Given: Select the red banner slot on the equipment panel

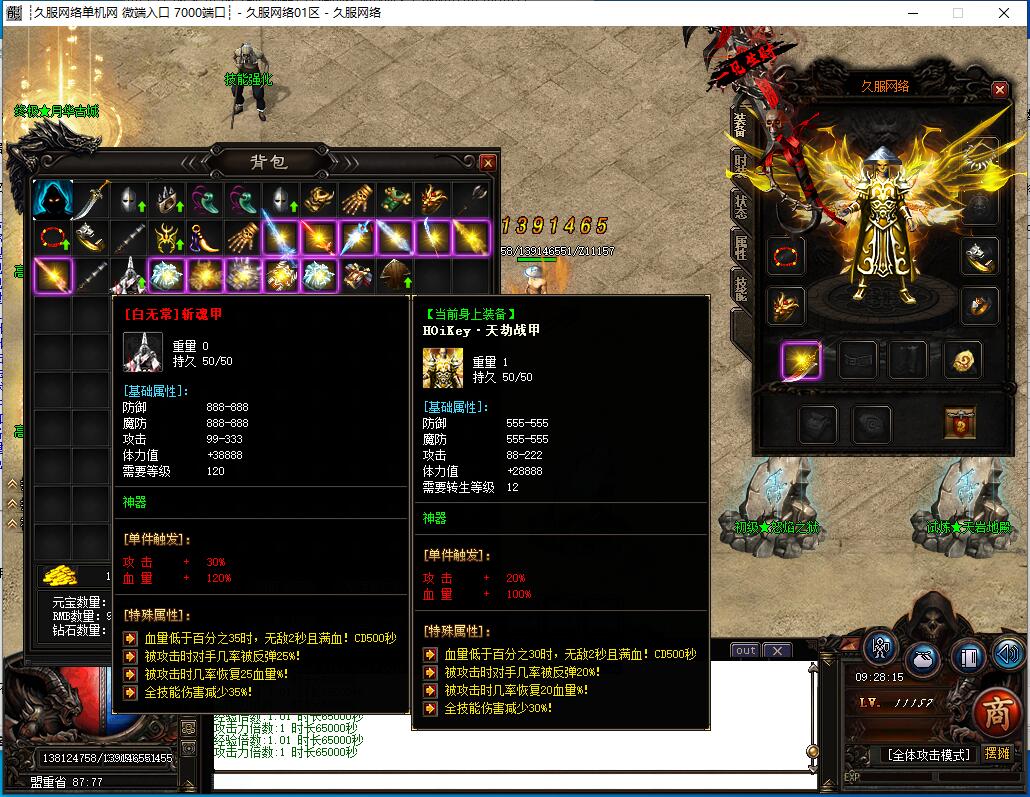Looking at the screenshot, I should point(960,423).
